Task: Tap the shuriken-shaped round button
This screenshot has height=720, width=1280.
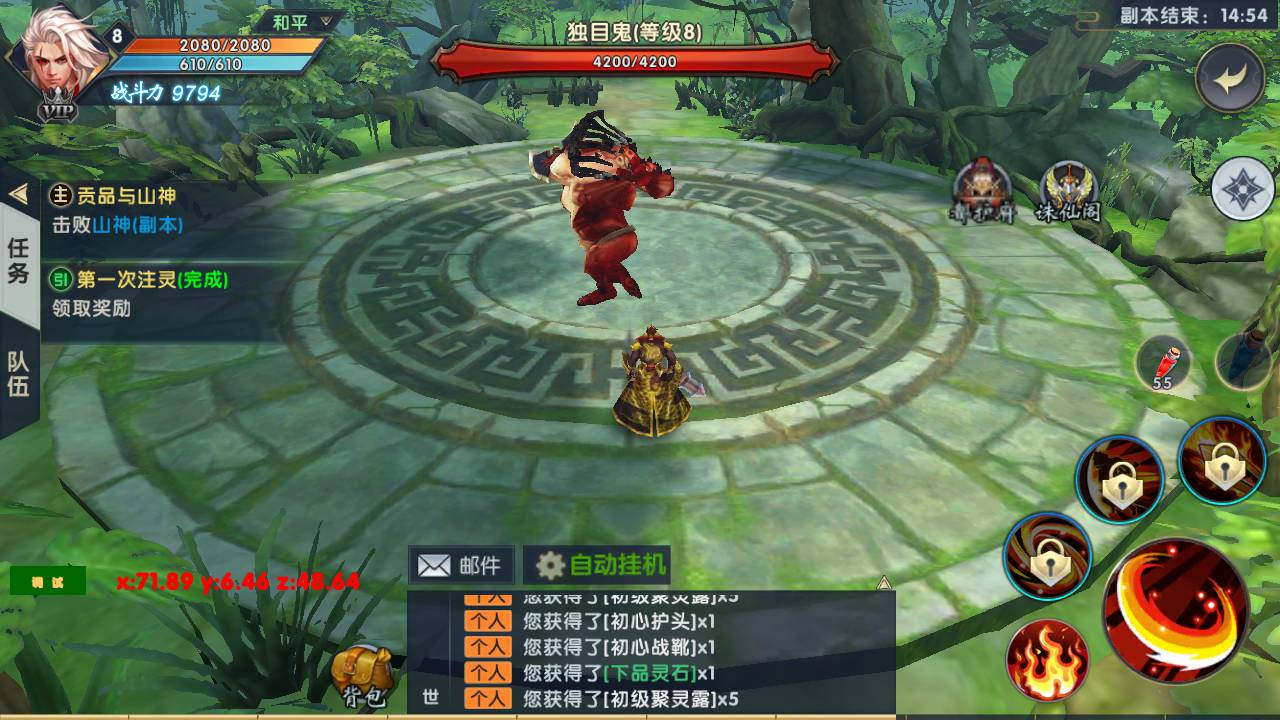Action: point(1242,188)
